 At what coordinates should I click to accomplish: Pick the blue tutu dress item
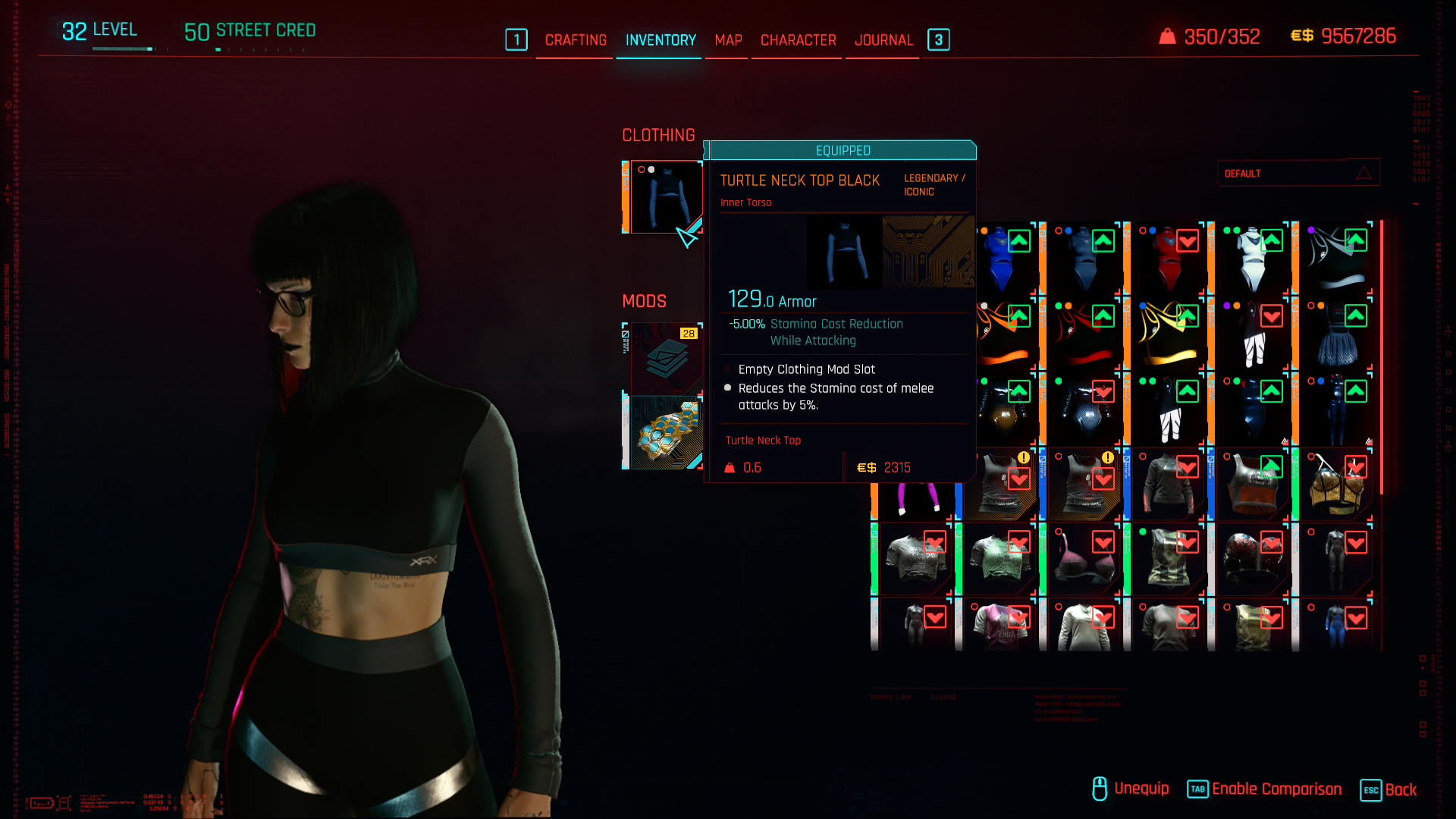(1336, 335)
